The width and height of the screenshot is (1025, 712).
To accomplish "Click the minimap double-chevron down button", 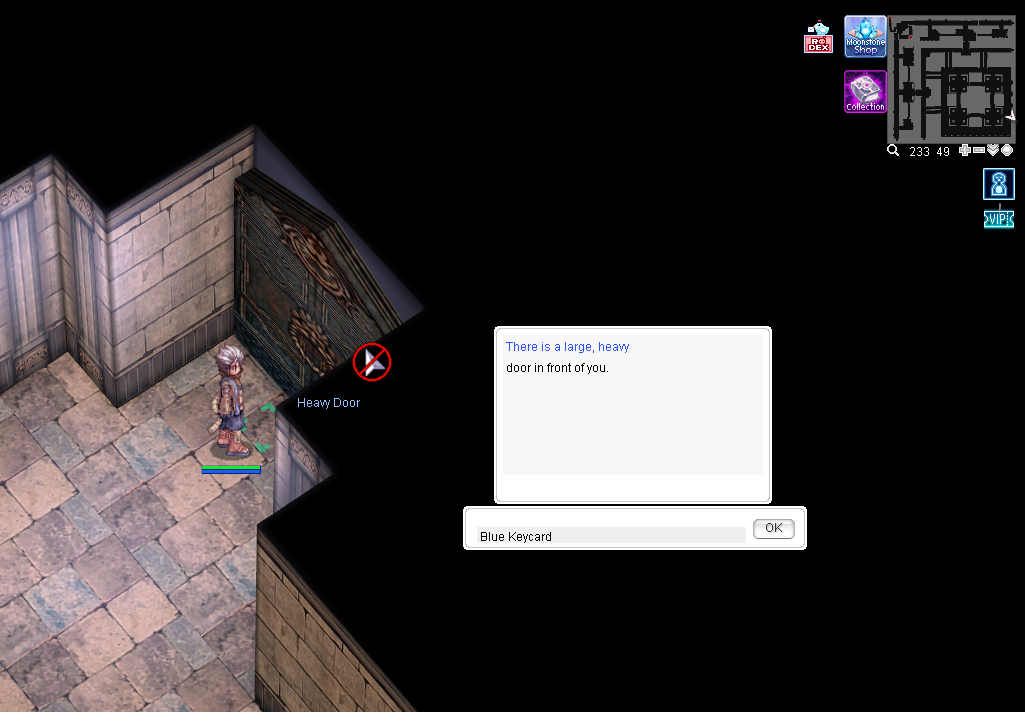I will [x=993, y=150].
